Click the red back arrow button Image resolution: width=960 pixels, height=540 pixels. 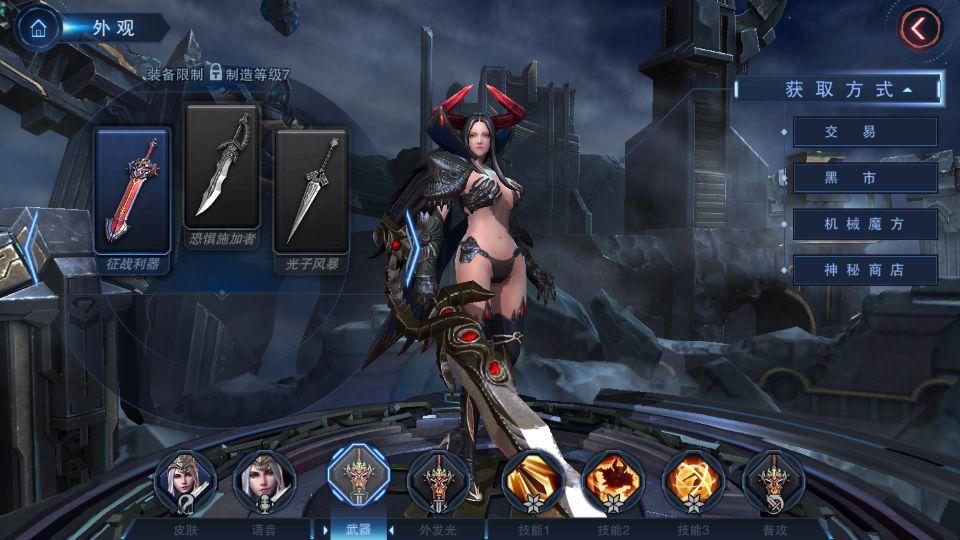click(x=919, y=28)
